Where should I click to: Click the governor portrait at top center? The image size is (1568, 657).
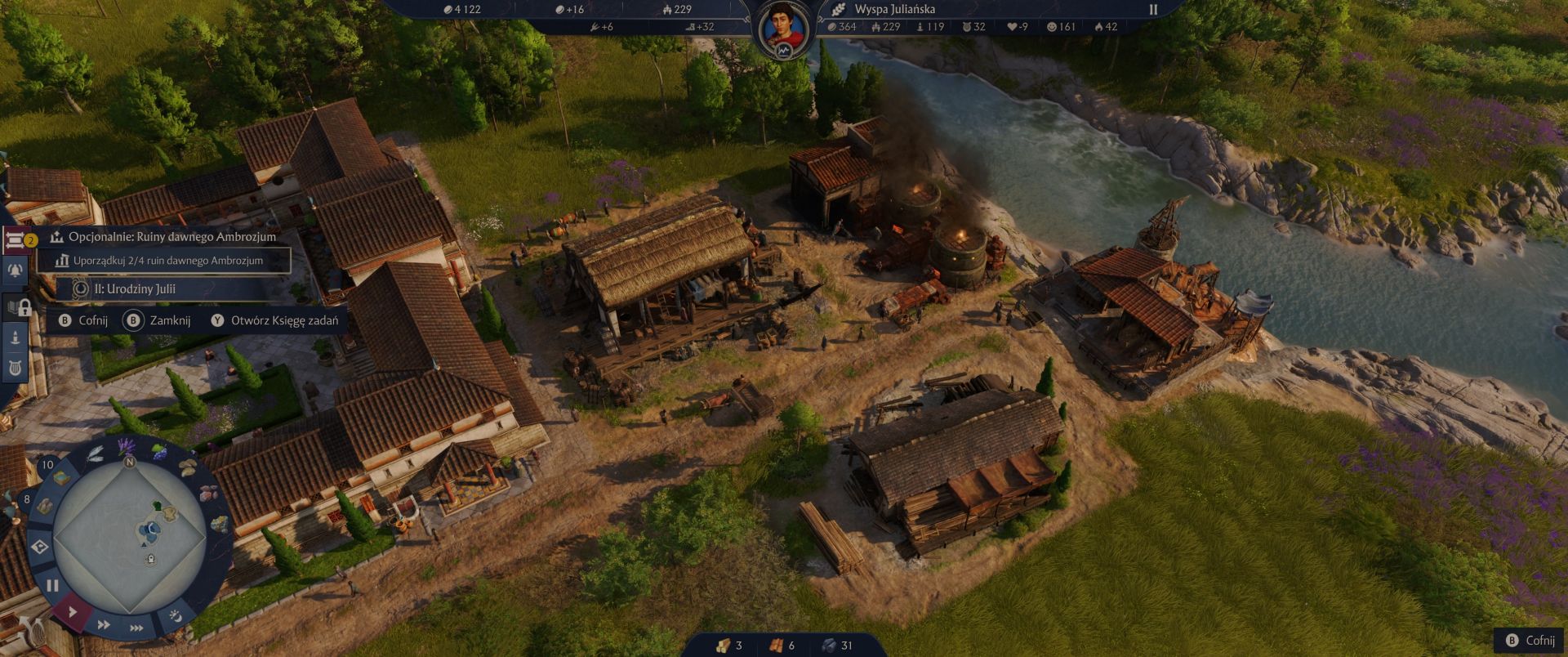[782, 25]
